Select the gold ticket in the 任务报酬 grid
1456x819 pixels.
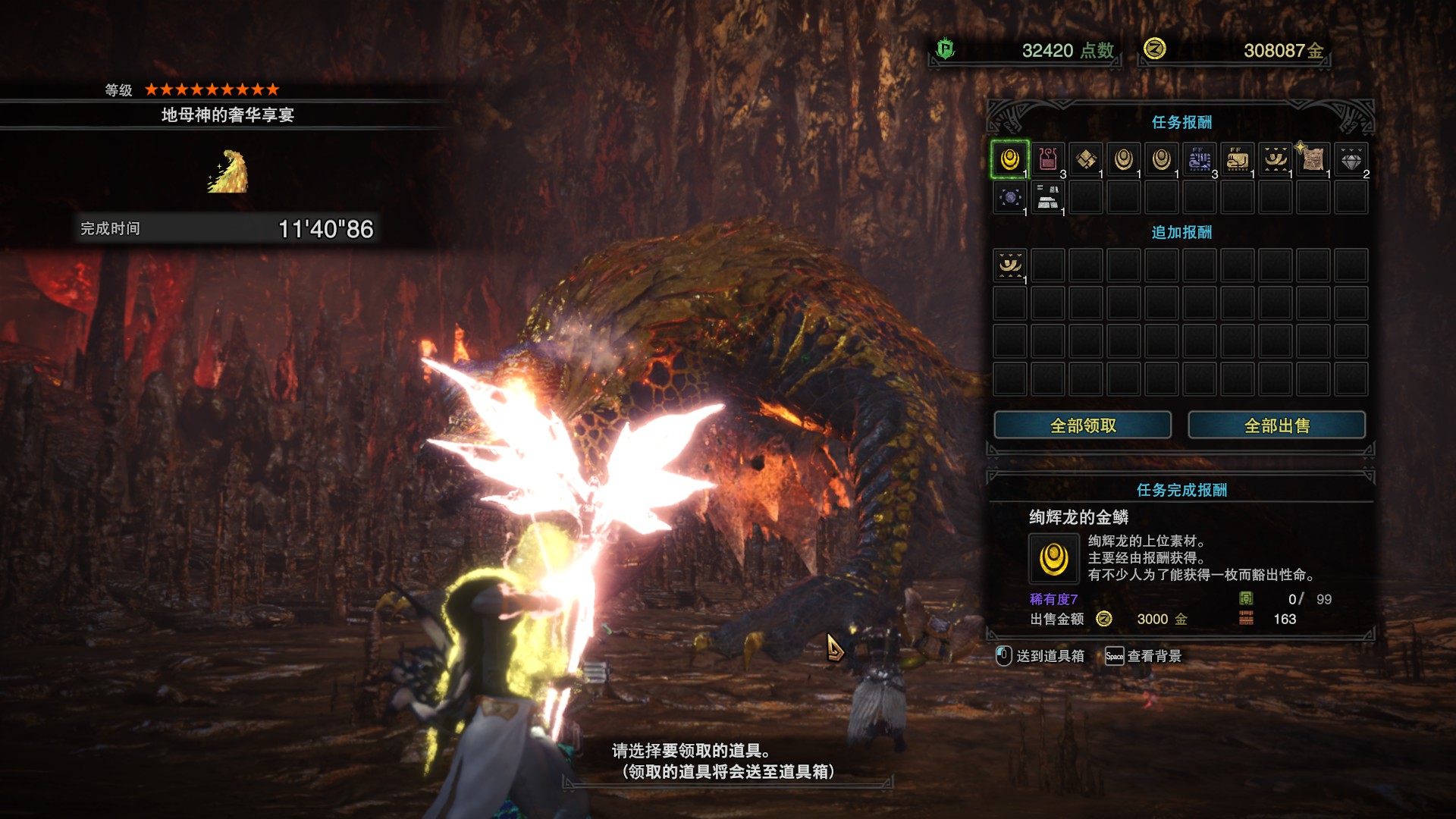(x=1276, y=160)
